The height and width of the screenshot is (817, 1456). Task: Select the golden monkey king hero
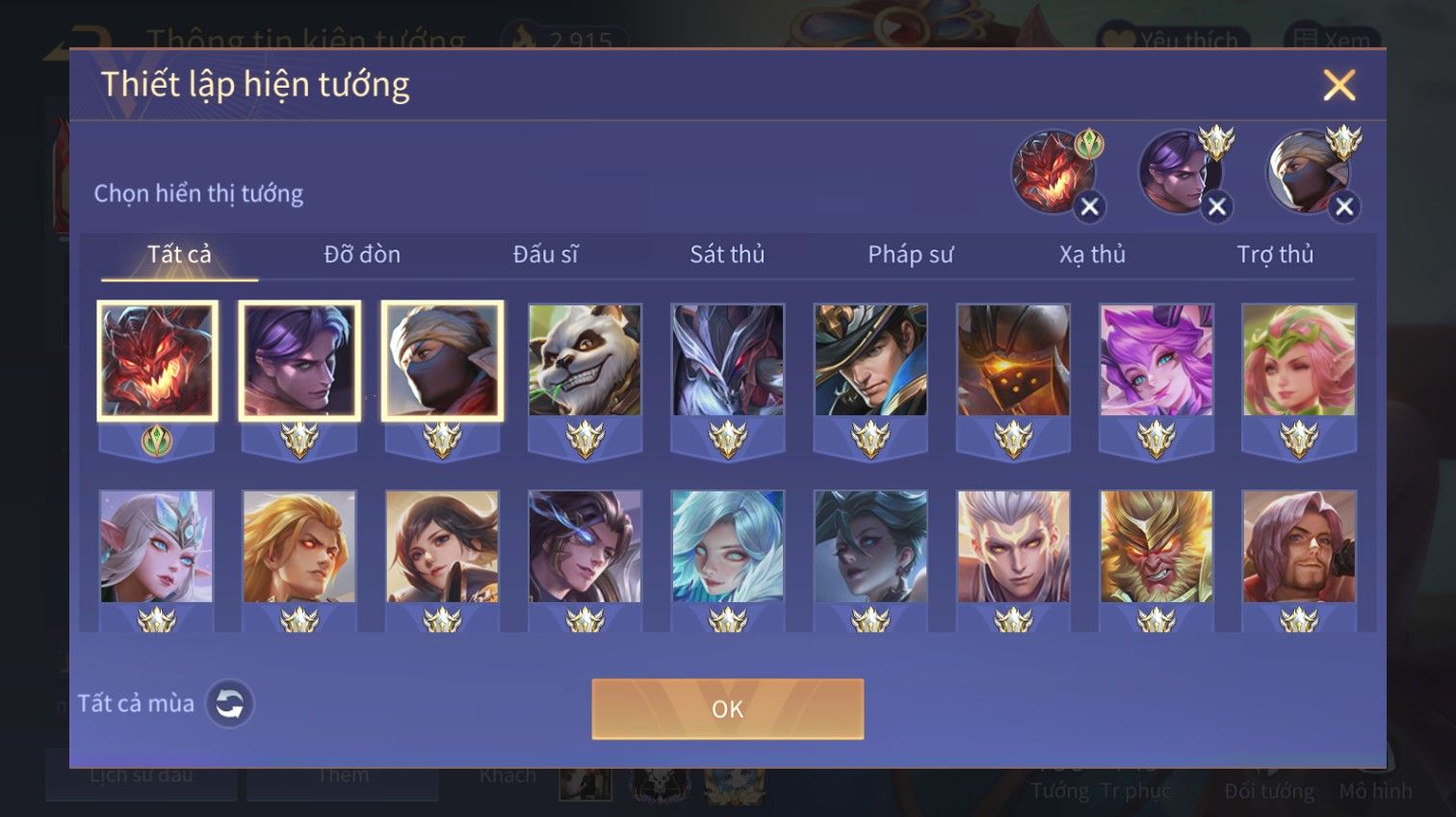tap(1156, 546)
